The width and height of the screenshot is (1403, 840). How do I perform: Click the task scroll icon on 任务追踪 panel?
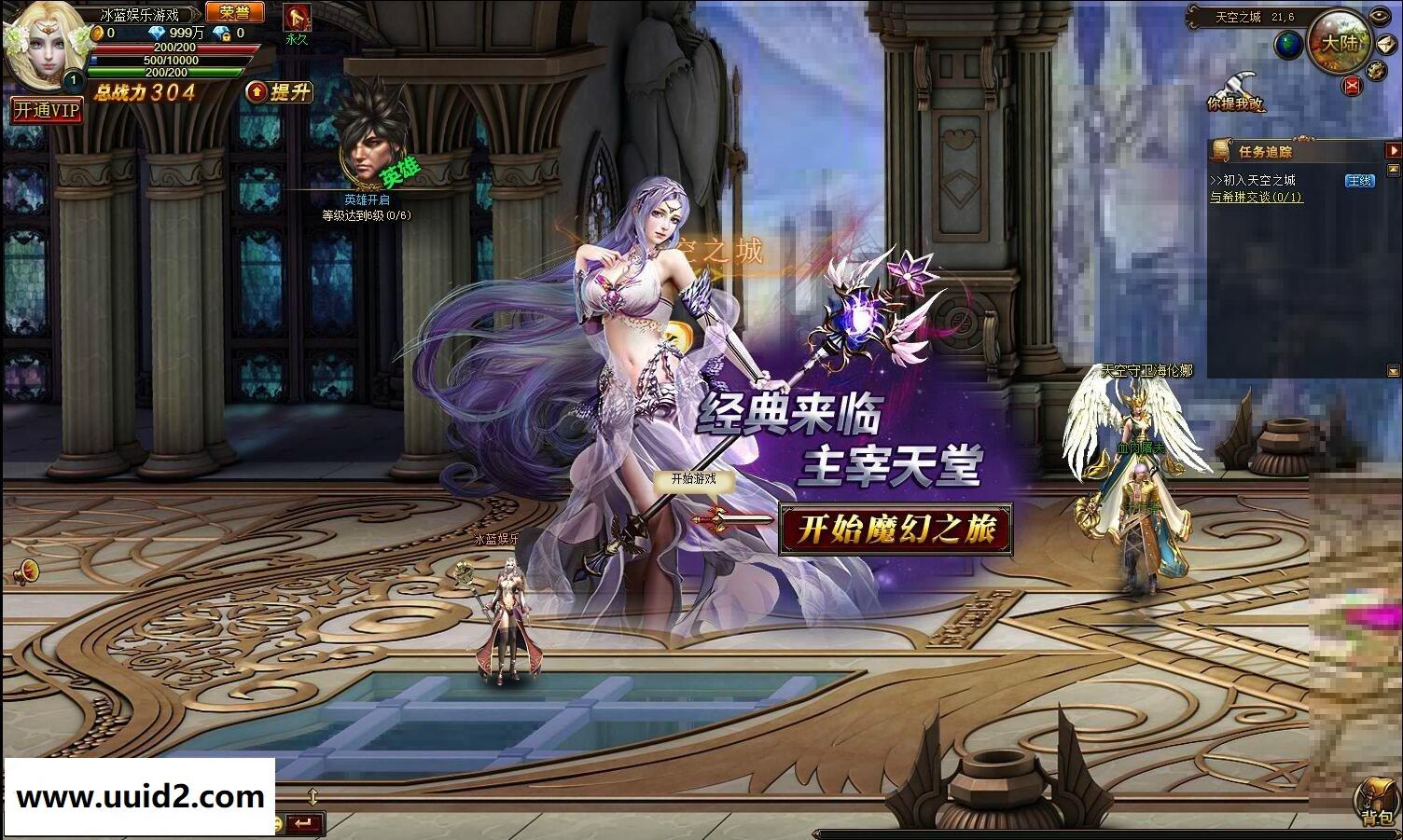(x=1221, y=150)
